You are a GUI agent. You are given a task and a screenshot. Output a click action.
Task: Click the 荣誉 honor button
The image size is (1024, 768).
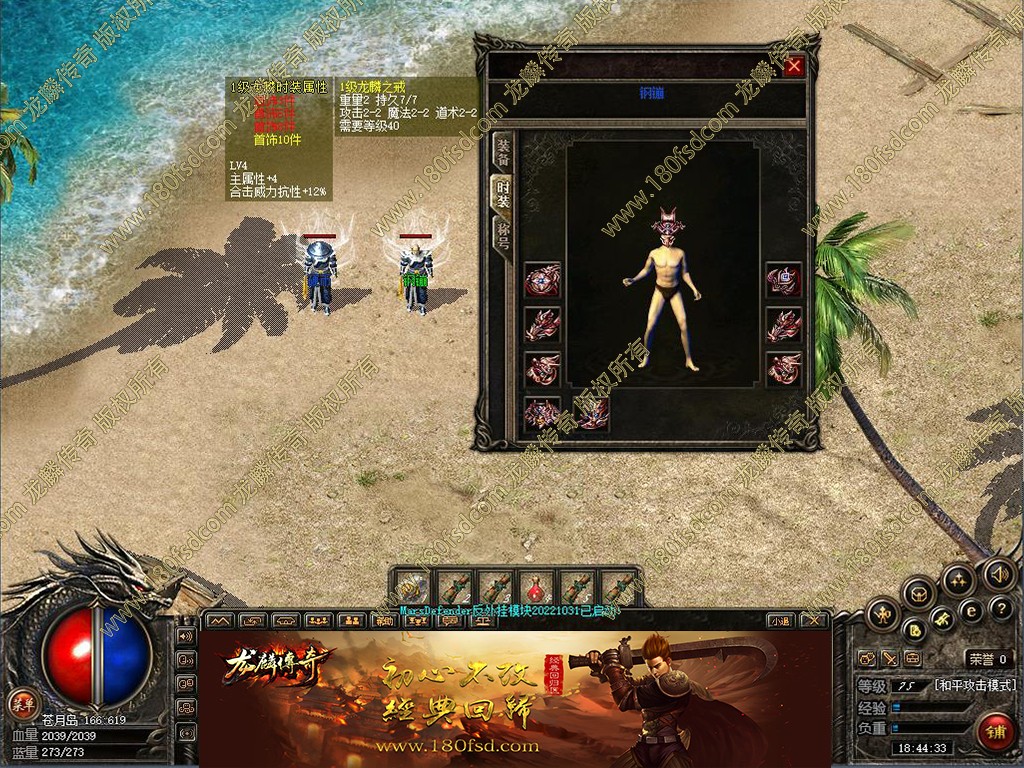988,659
